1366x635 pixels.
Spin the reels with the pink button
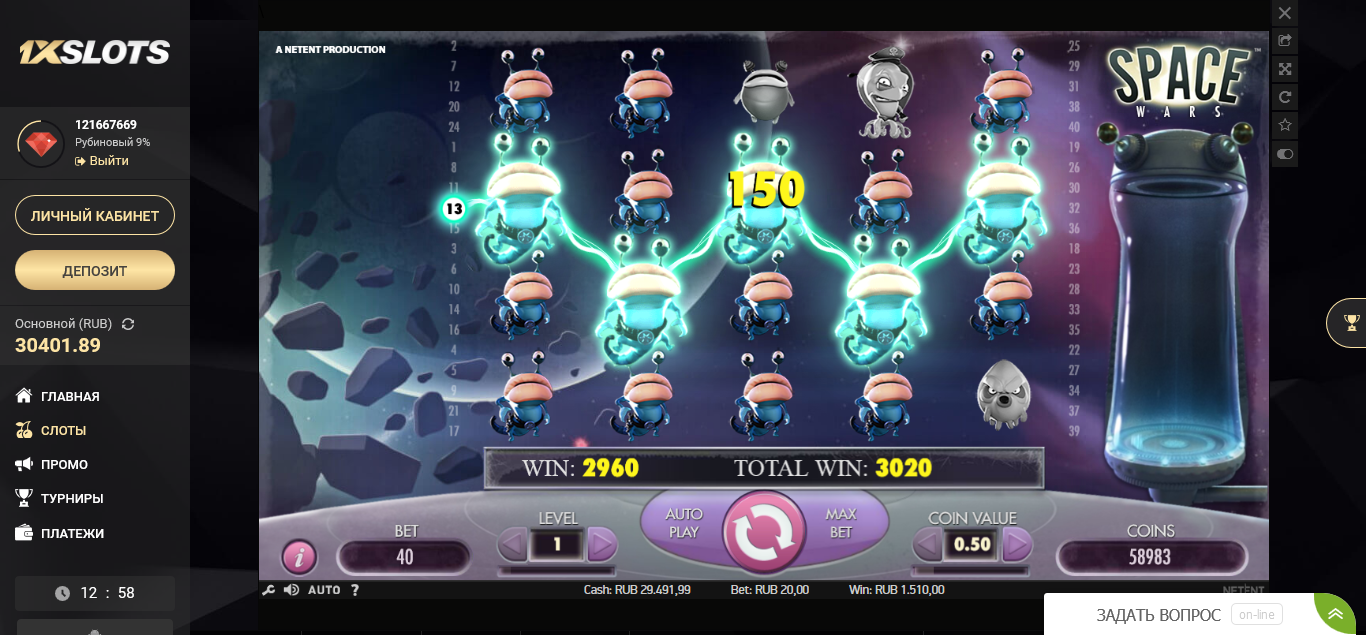(763, 532)
